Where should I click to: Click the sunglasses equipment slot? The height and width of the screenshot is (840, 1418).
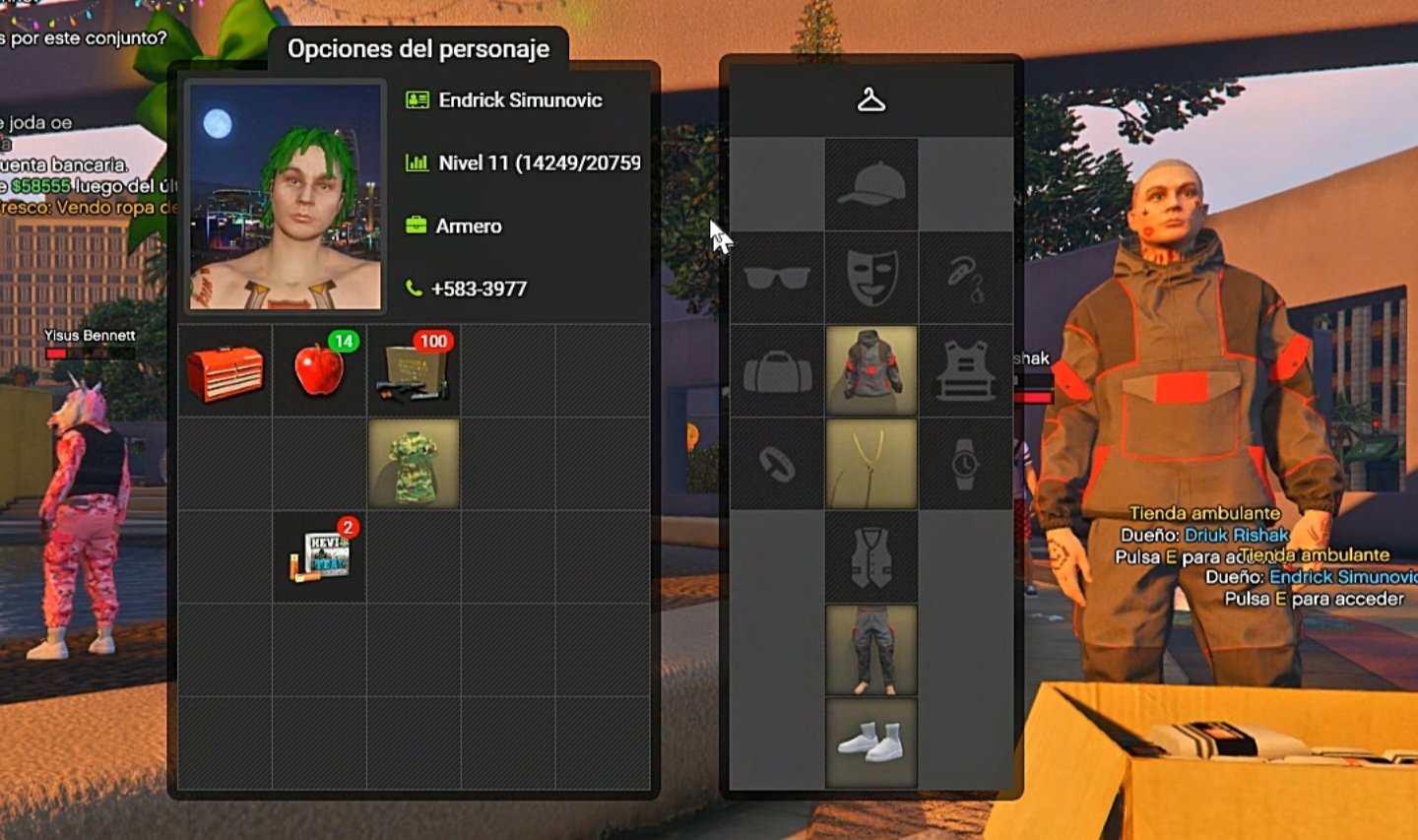tap(777, 279)
